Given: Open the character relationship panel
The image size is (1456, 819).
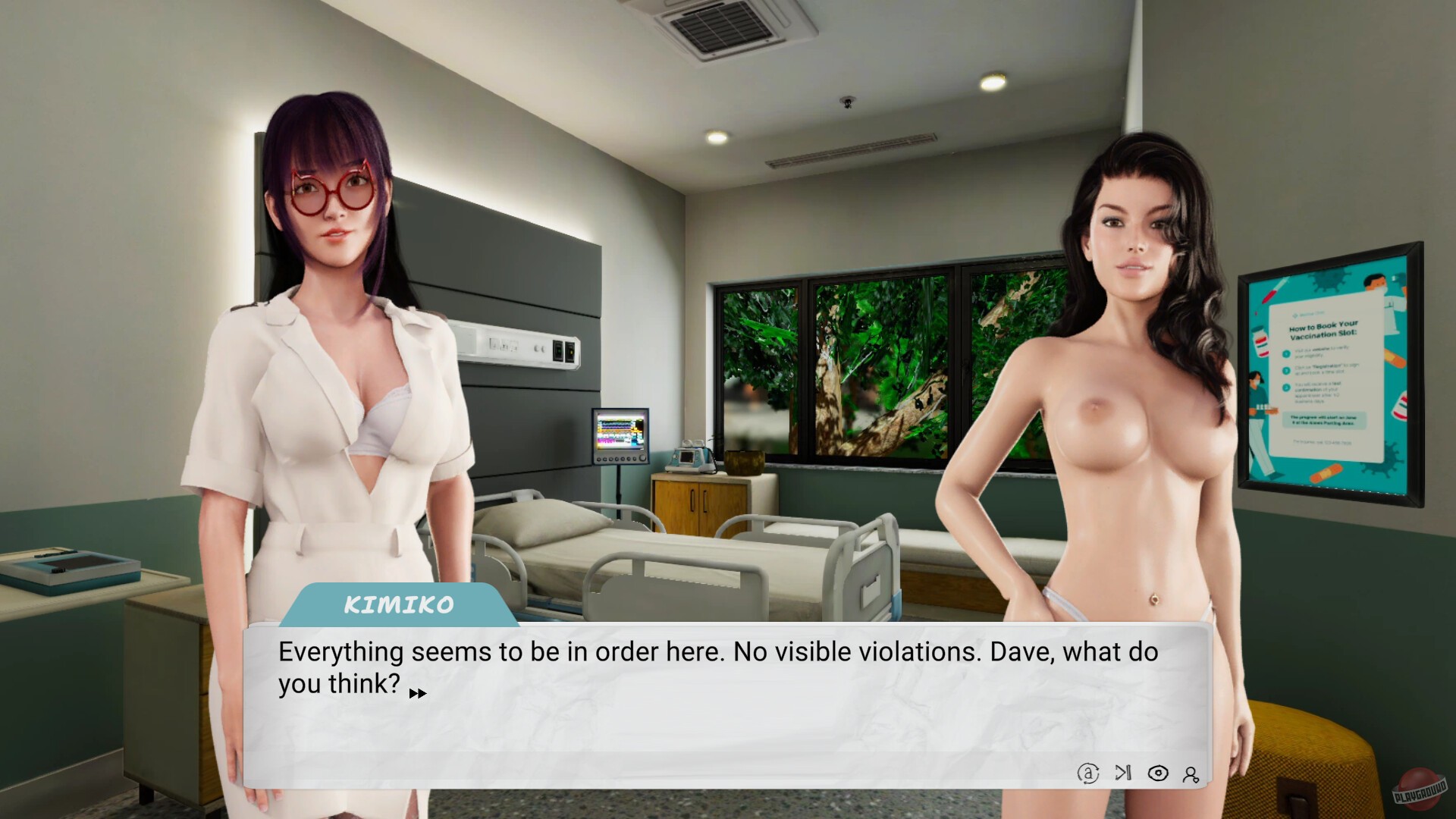Looking at the screenshot, I should [x=1191, y=774].
